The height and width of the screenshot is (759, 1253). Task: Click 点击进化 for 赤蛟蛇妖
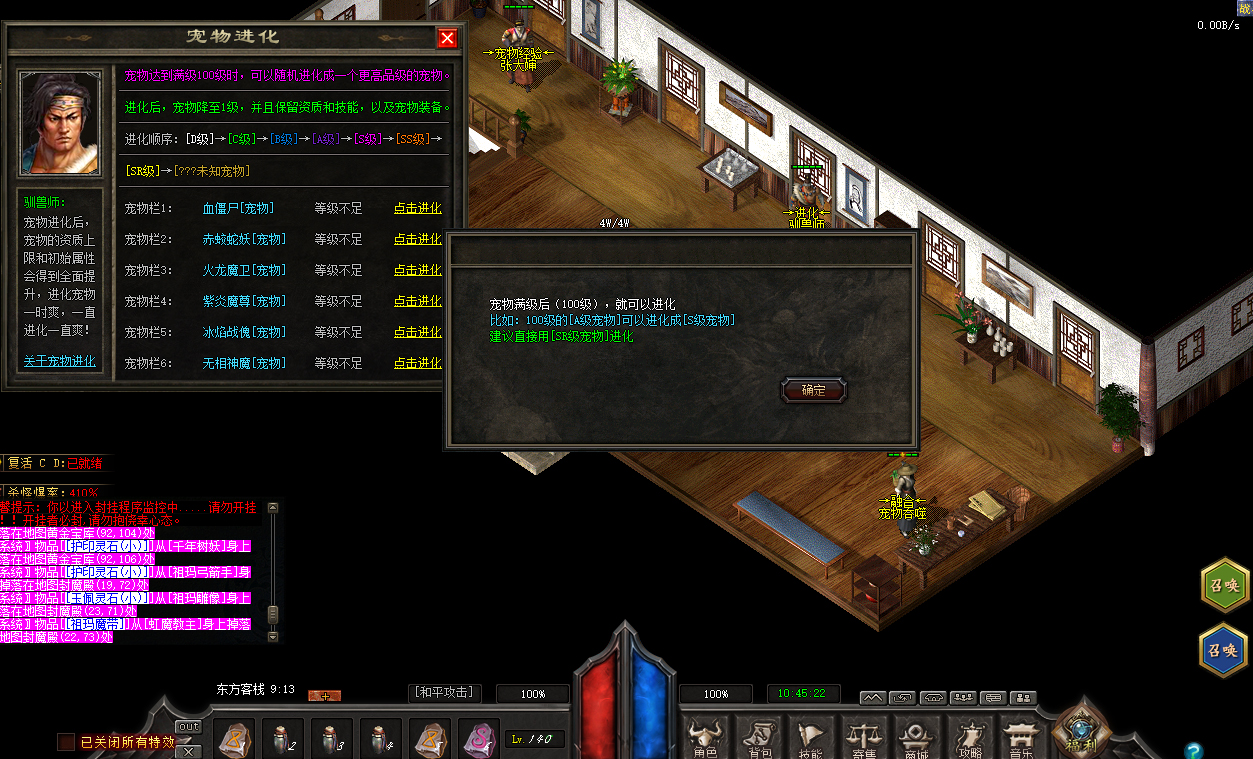pos(417,239)
